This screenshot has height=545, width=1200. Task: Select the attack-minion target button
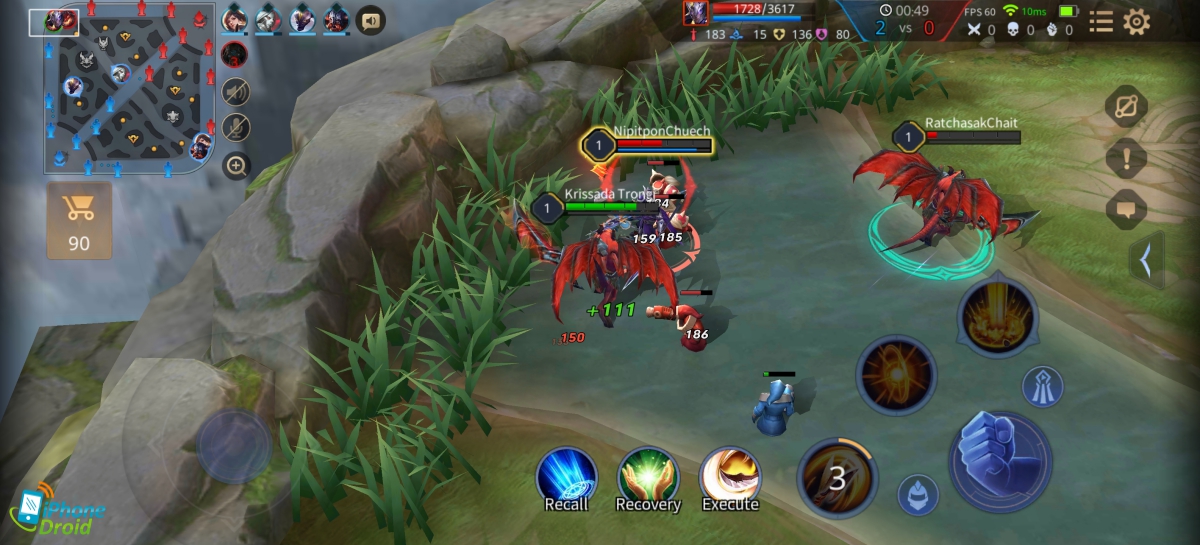(x=917, y=494)
